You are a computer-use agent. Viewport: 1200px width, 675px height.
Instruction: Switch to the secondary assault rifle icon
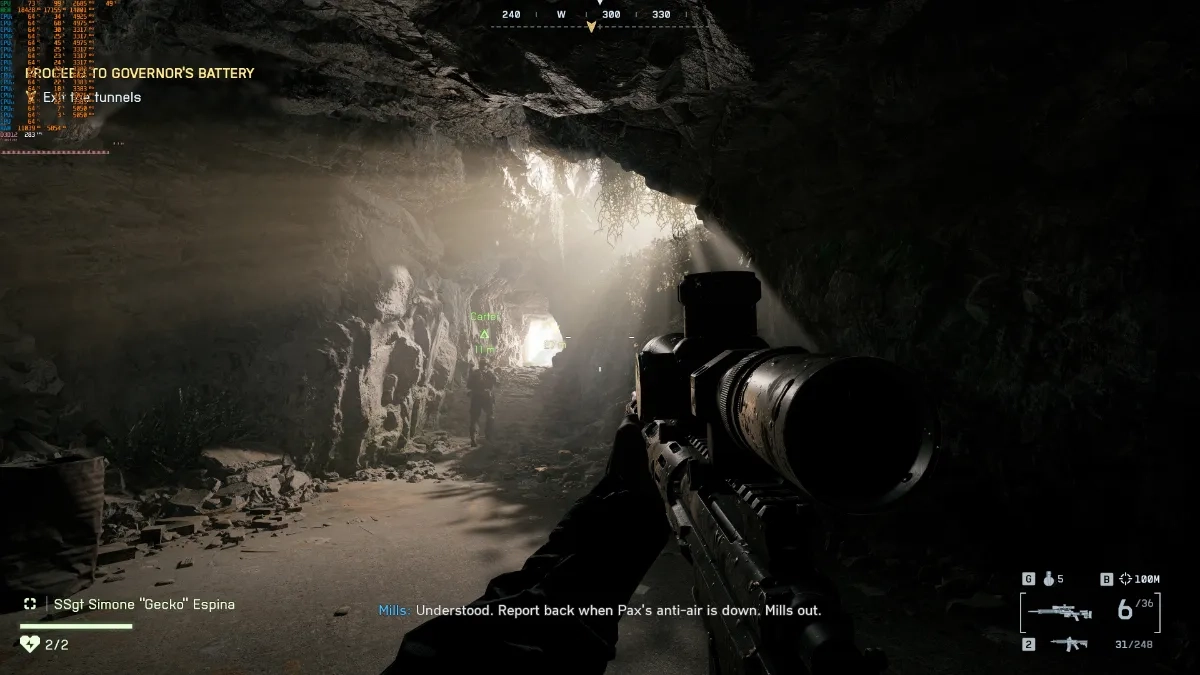coord(1069,645)
